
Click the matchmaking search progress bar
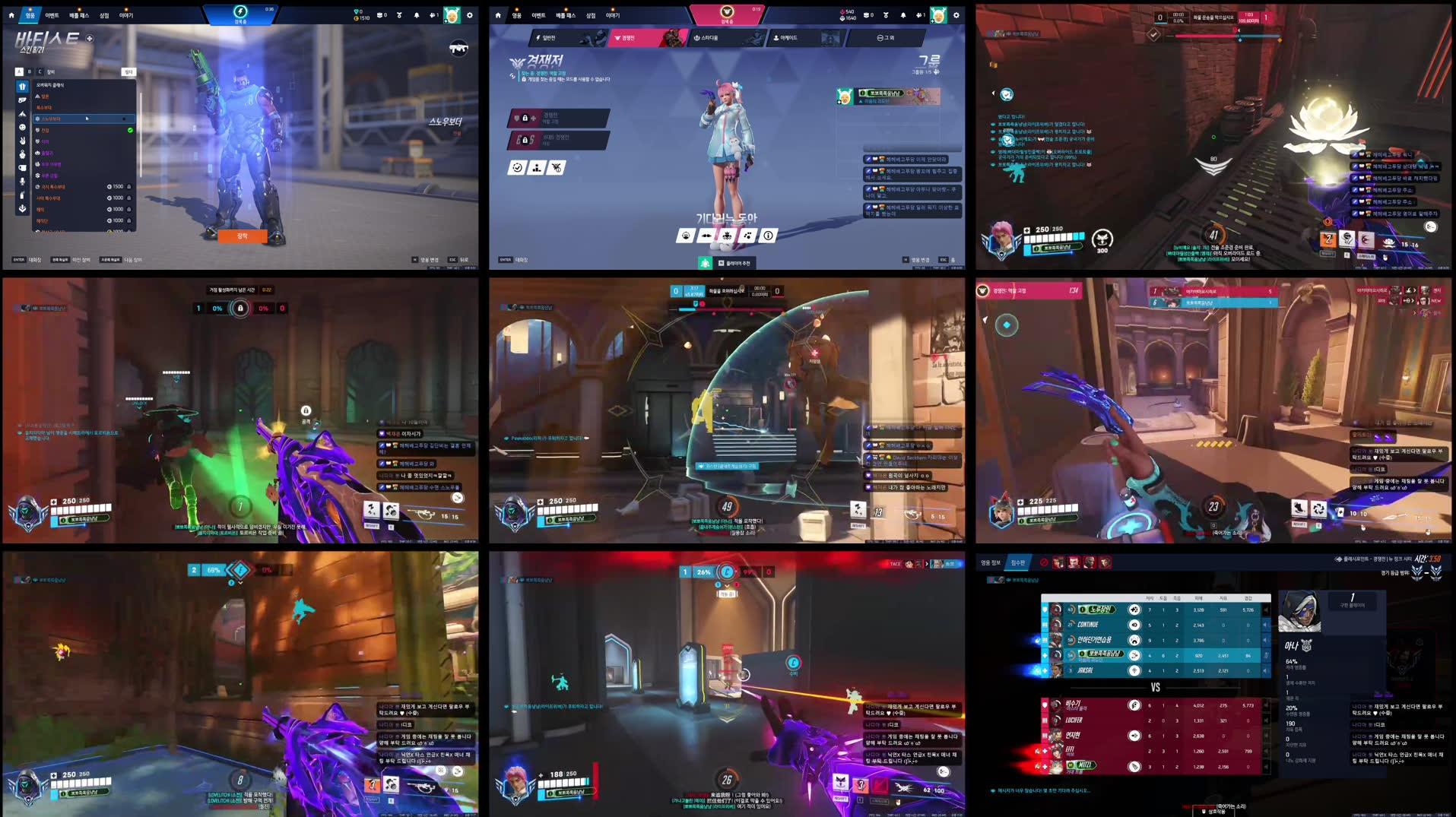[729, 14]
